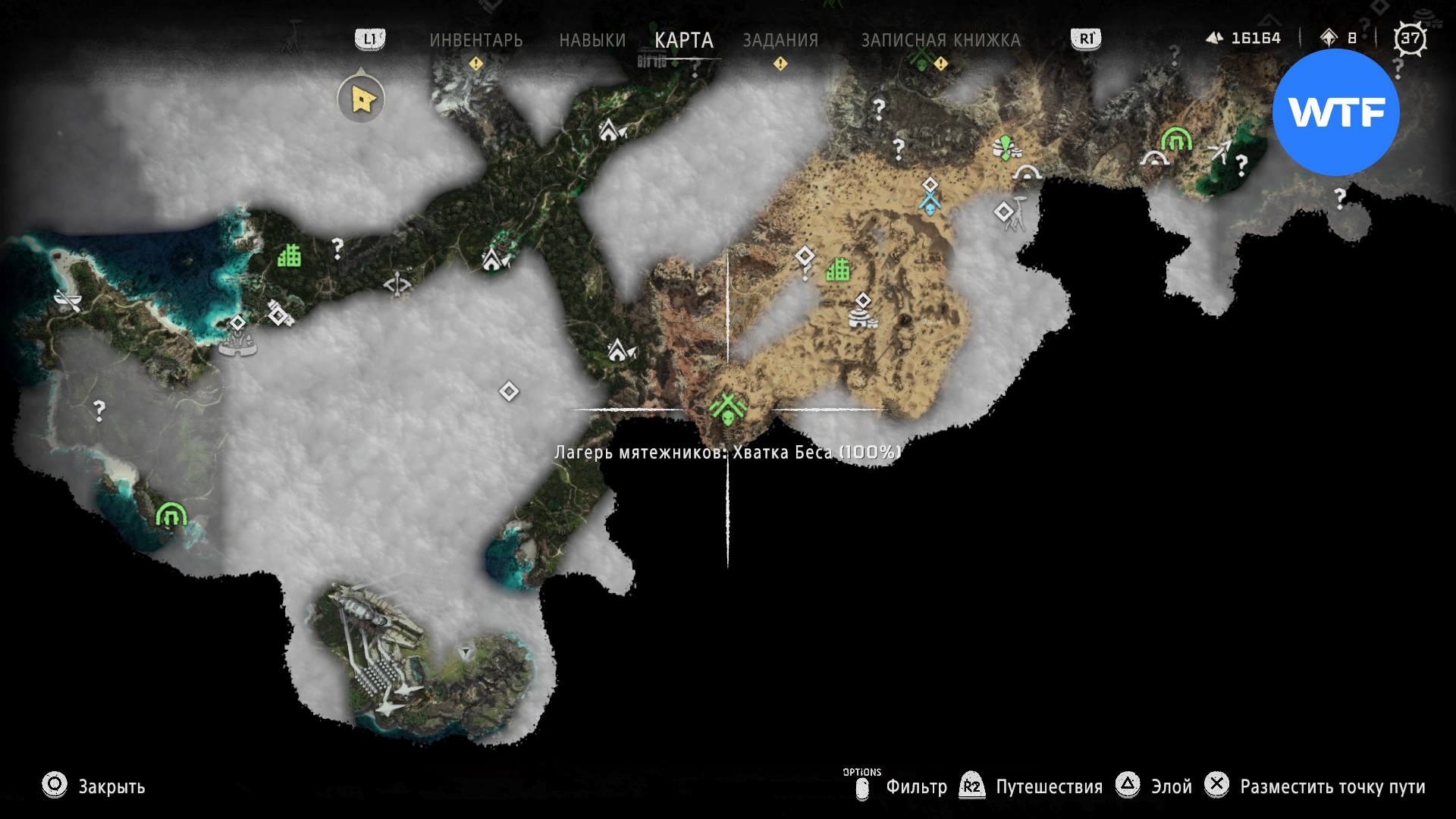Activate Разместить точку пути
This screenshot has height=819, width=1456.
pos(1332,786)
